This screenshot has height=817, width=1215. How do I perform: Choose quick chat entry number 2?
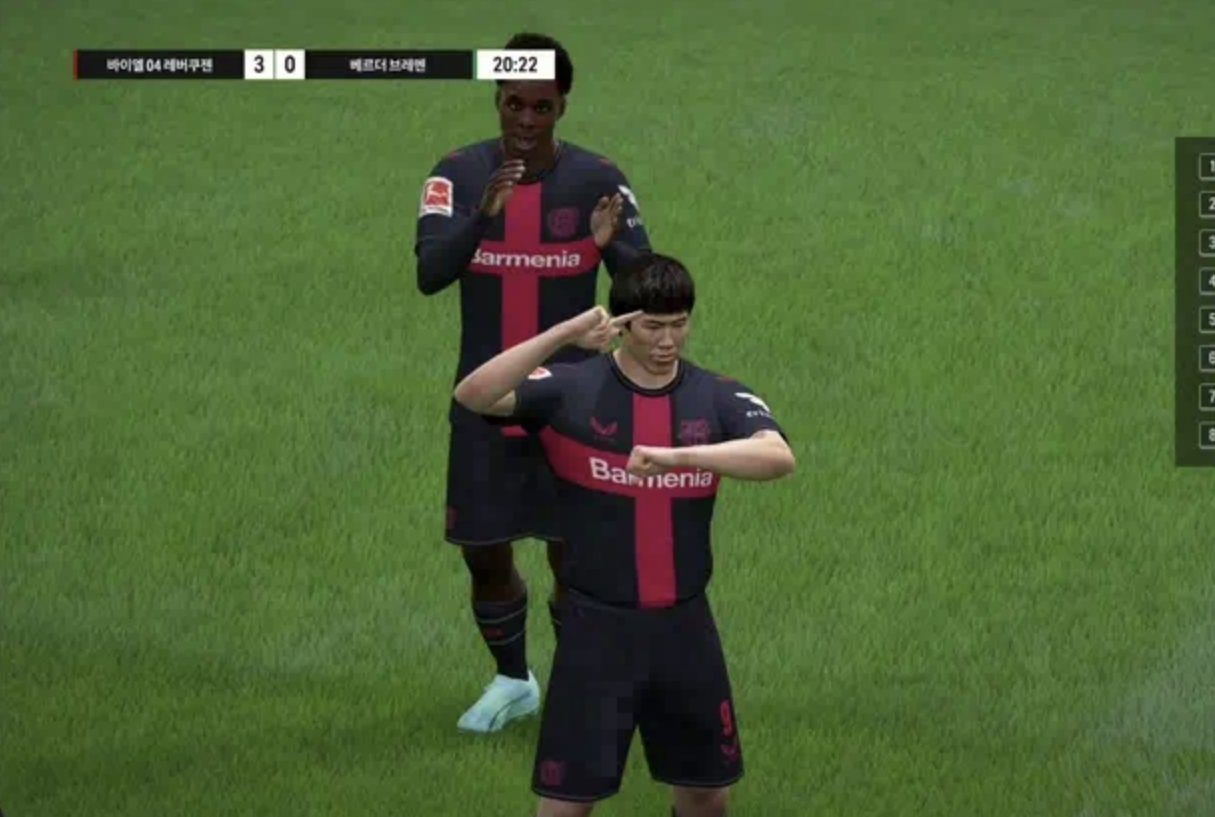[1206, 205]
